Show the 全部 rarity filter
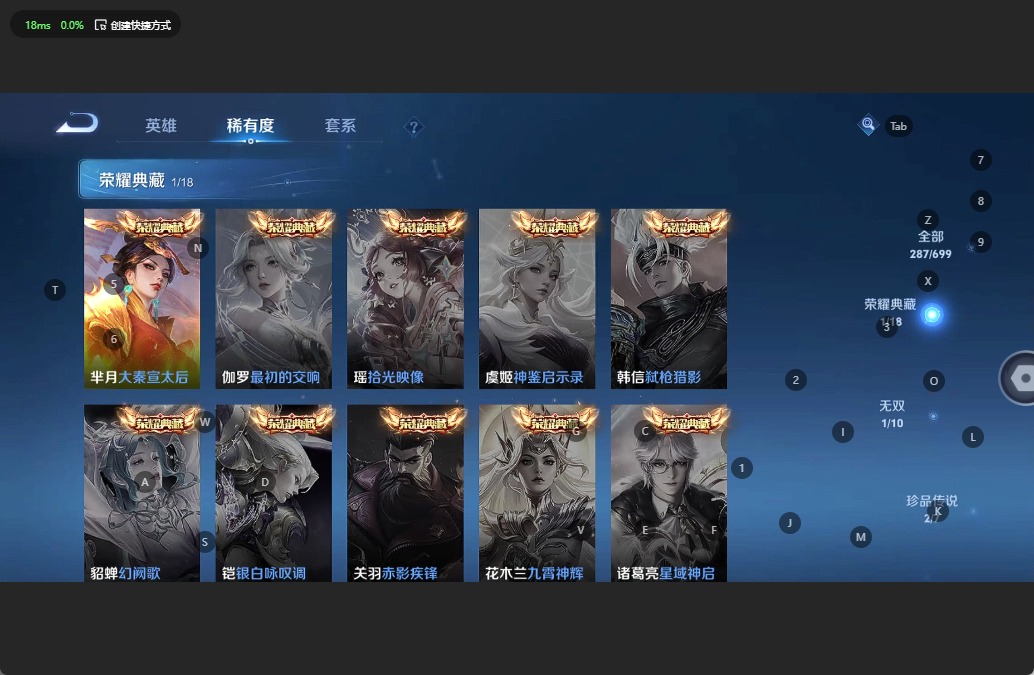This screenshot has width=1034, height=675. click(x=931, y=244)
